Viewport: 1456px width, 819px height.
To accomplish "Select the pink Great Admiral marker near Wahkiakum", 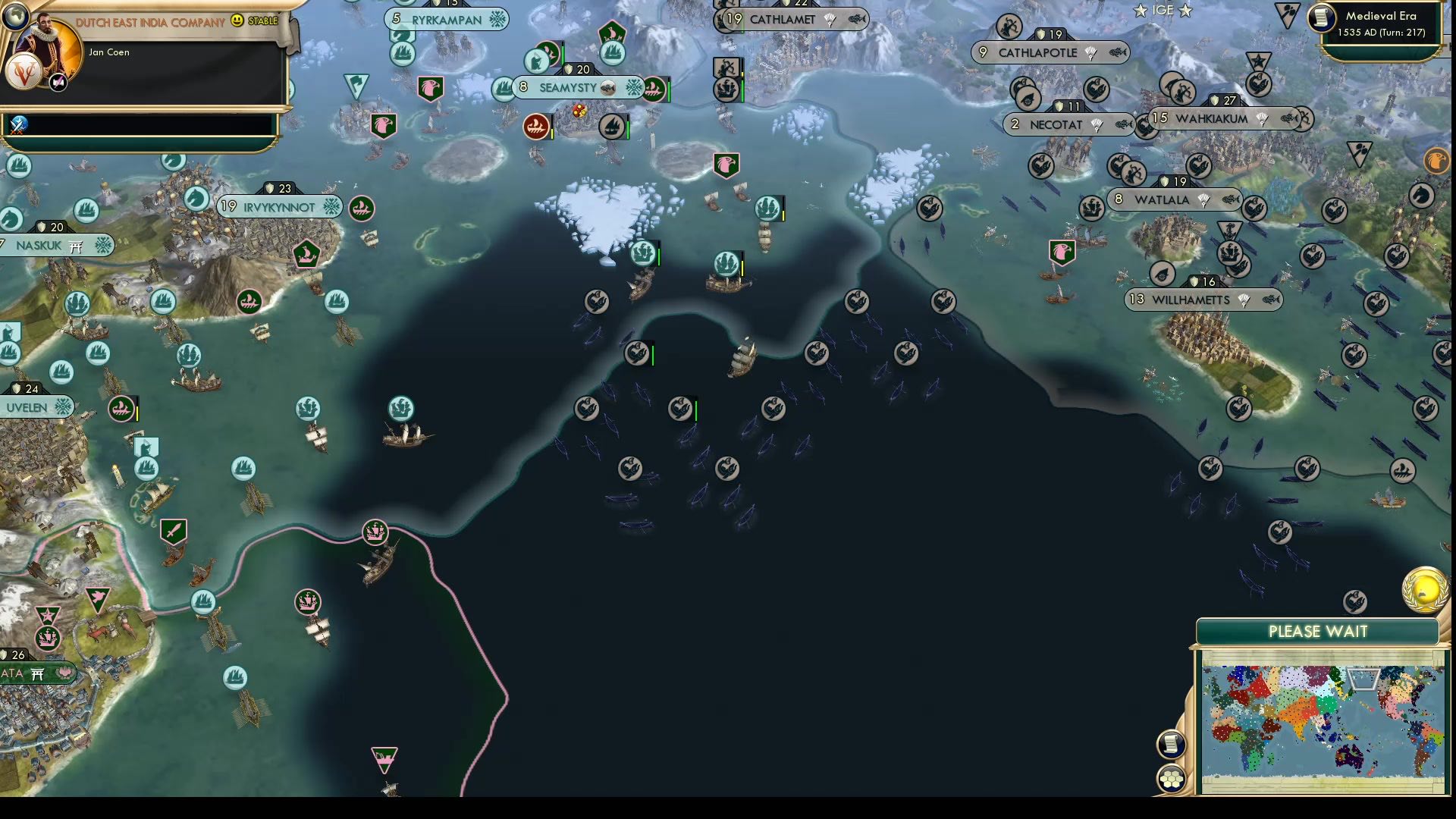I will 1062,253.
